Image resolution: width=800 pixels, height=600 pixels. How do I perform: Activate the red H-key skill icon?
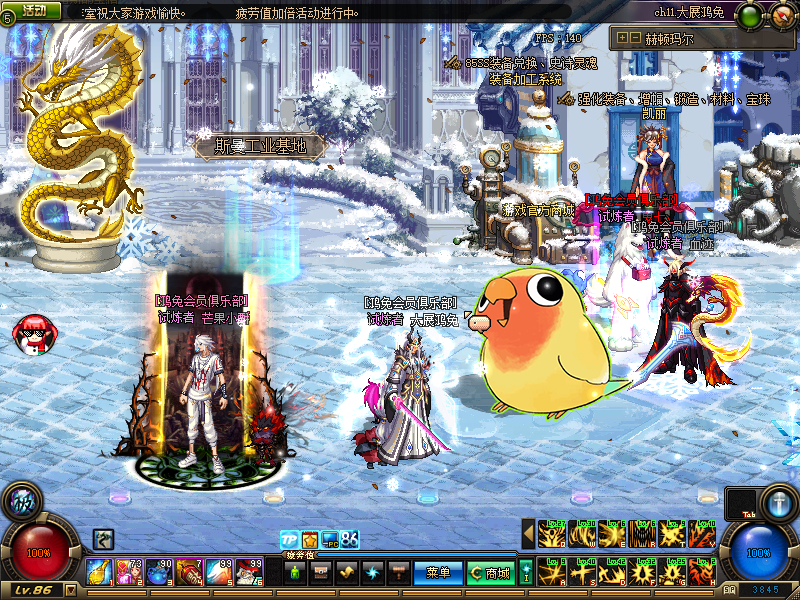click(x=702, y=572)
